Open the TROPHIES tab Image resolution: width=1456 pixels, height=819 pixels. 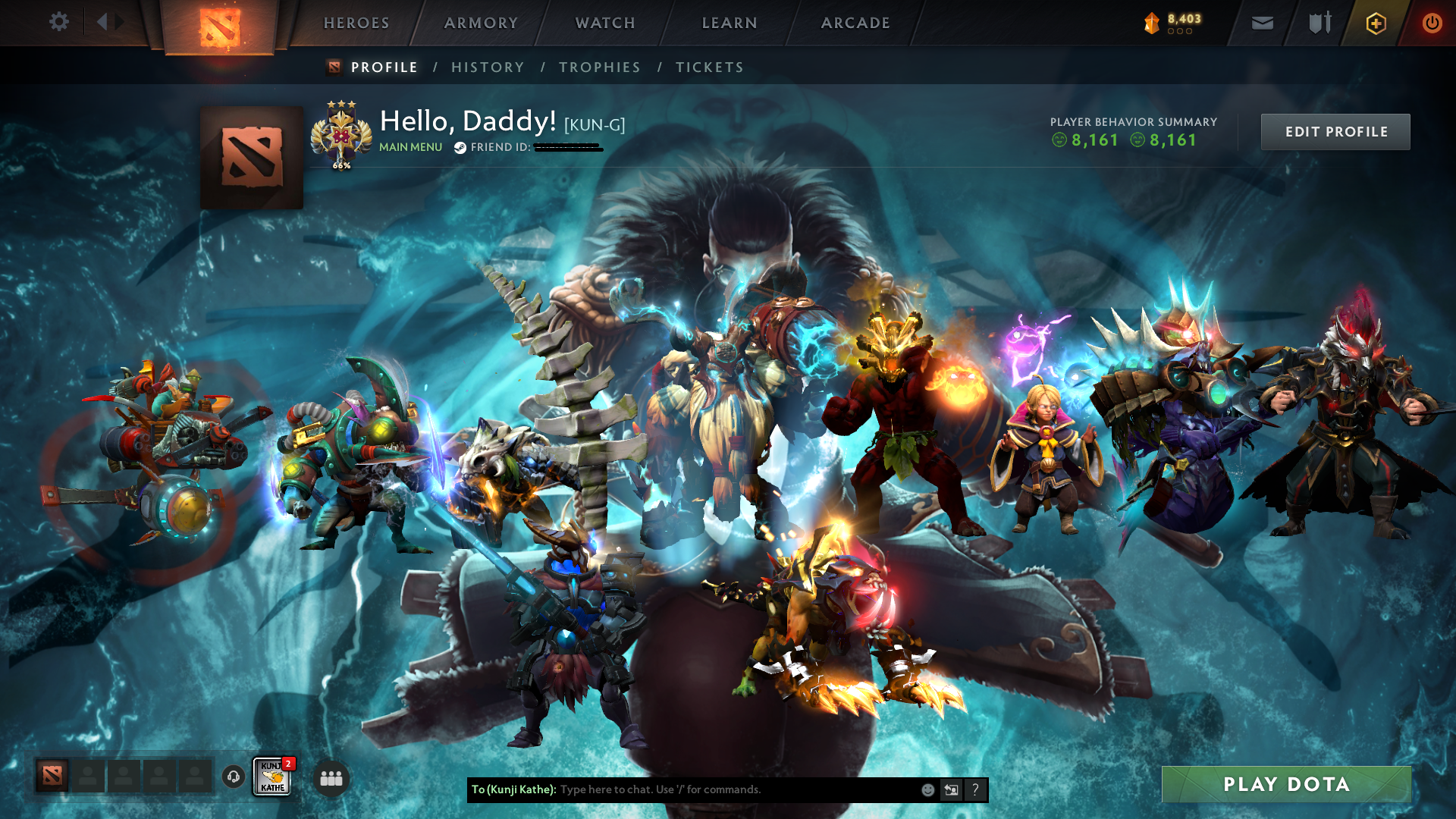pos(599,67)
